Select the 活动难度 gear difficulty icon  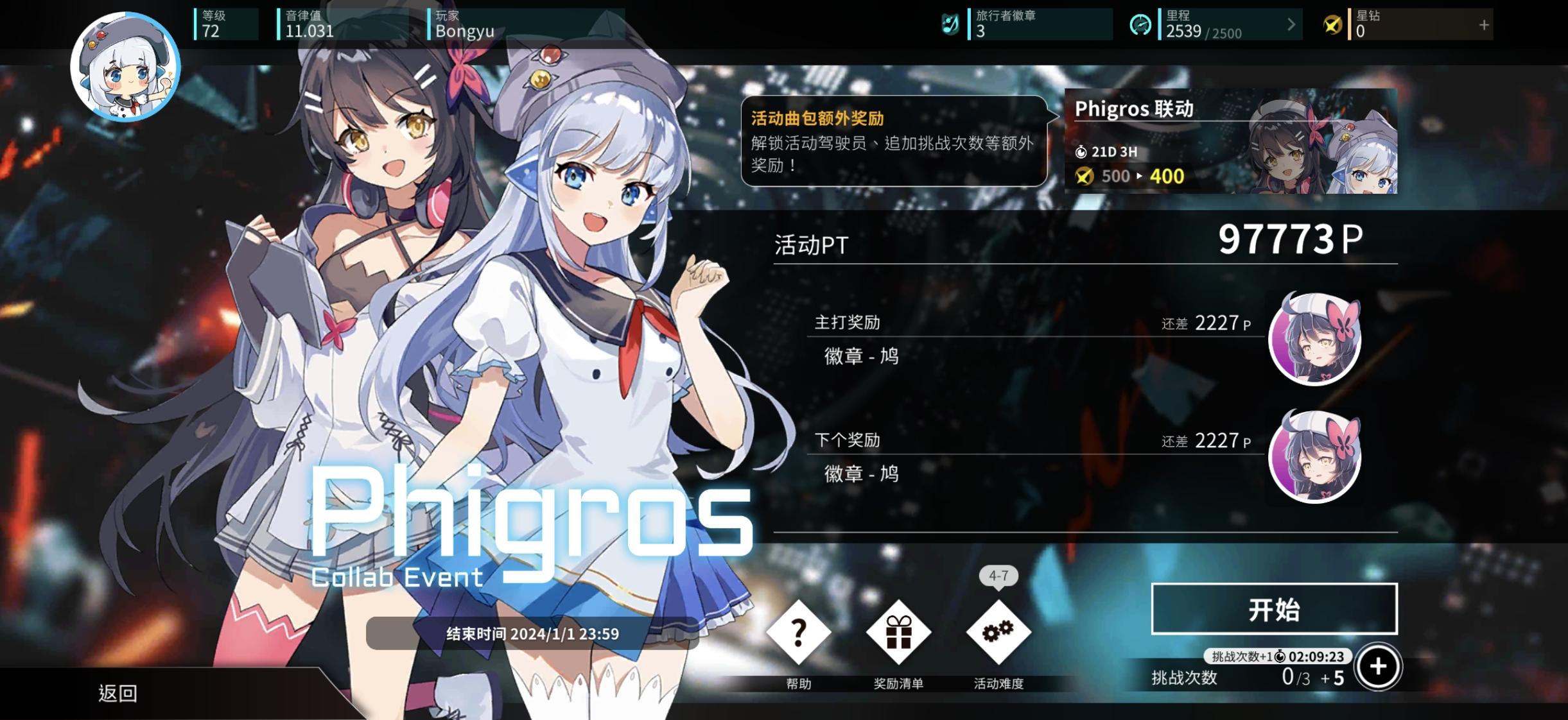coord(998,632)
